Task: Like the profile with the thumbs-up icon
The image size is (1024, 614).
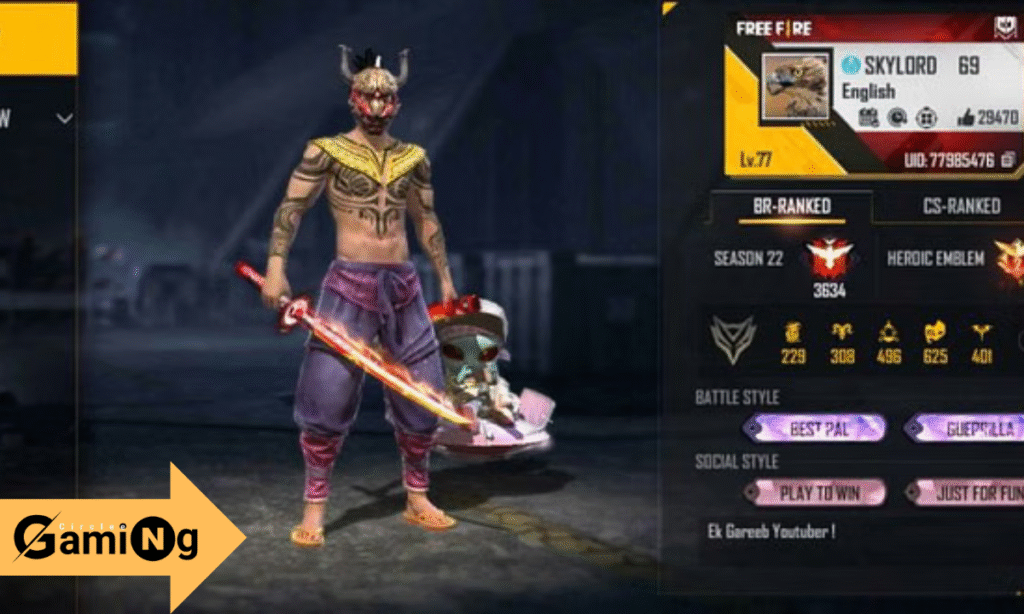Action: (x=965, y=118)
